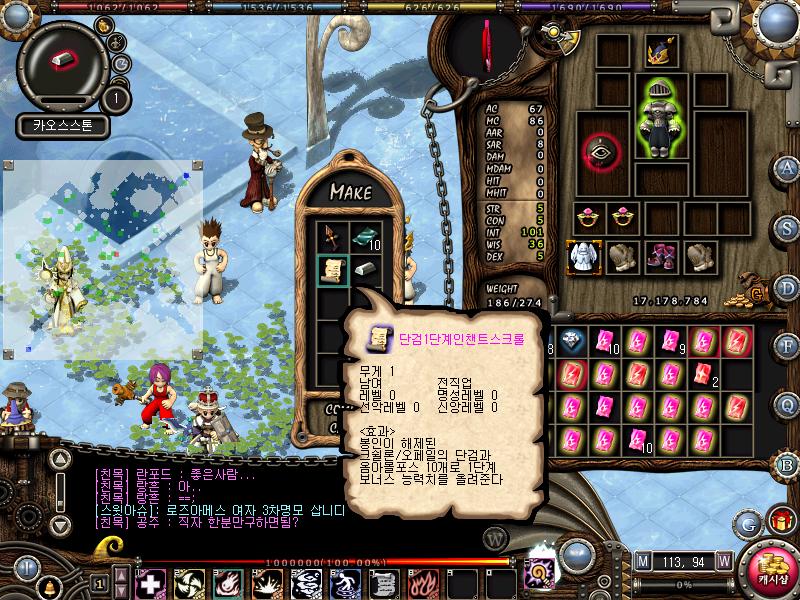
Task: Open the round D menu button
Action: [788, 286]
